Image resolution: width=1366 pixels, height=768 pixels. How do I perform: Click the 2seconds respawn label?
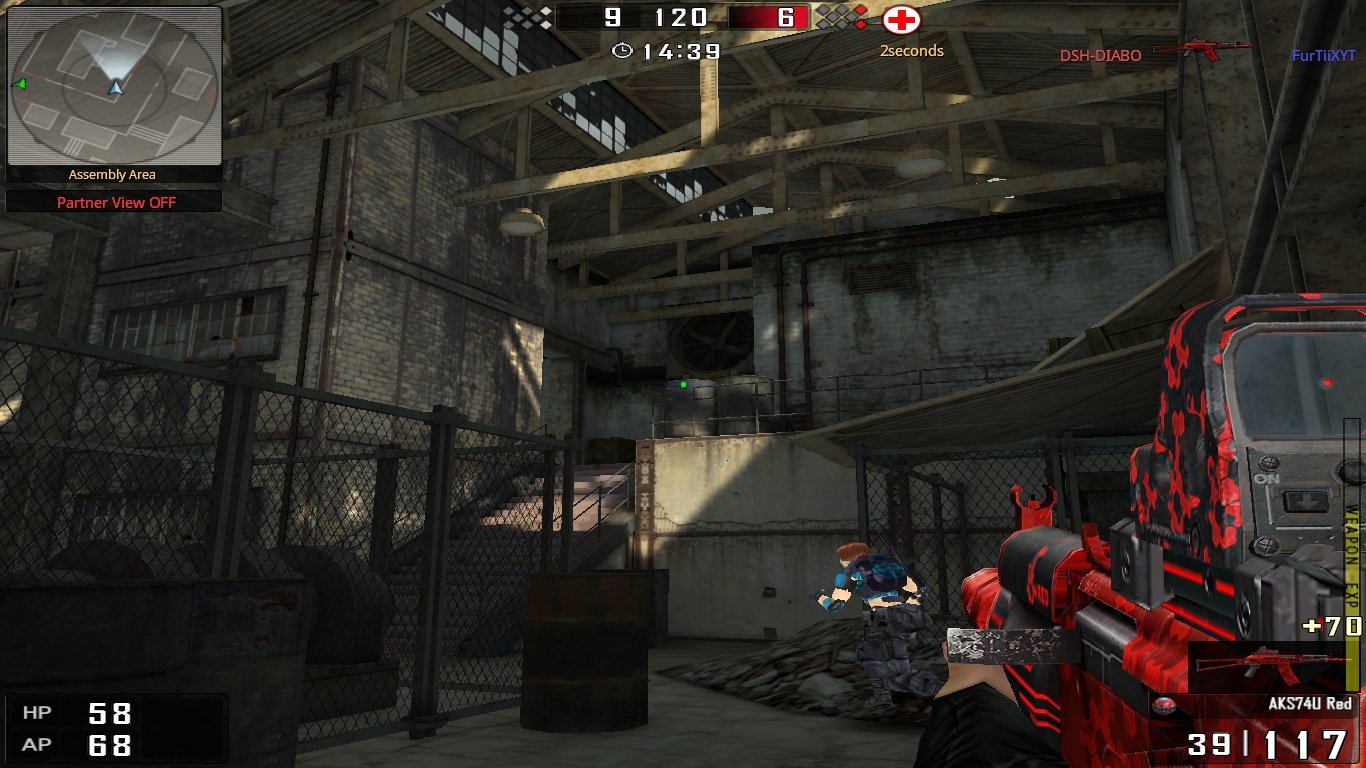pos(911,48)
